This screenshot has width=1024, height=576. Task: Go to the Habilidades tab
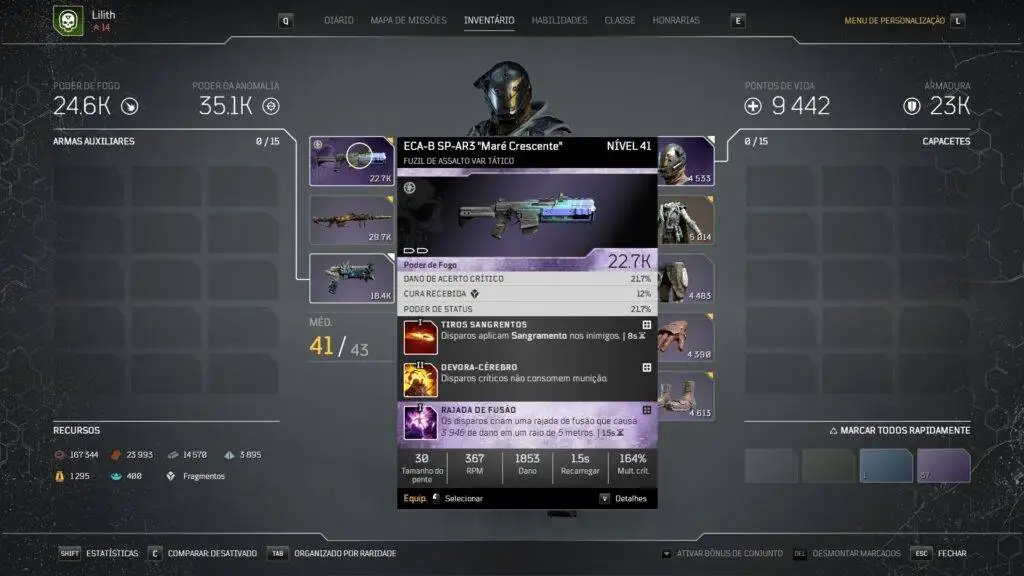point(560,20)
